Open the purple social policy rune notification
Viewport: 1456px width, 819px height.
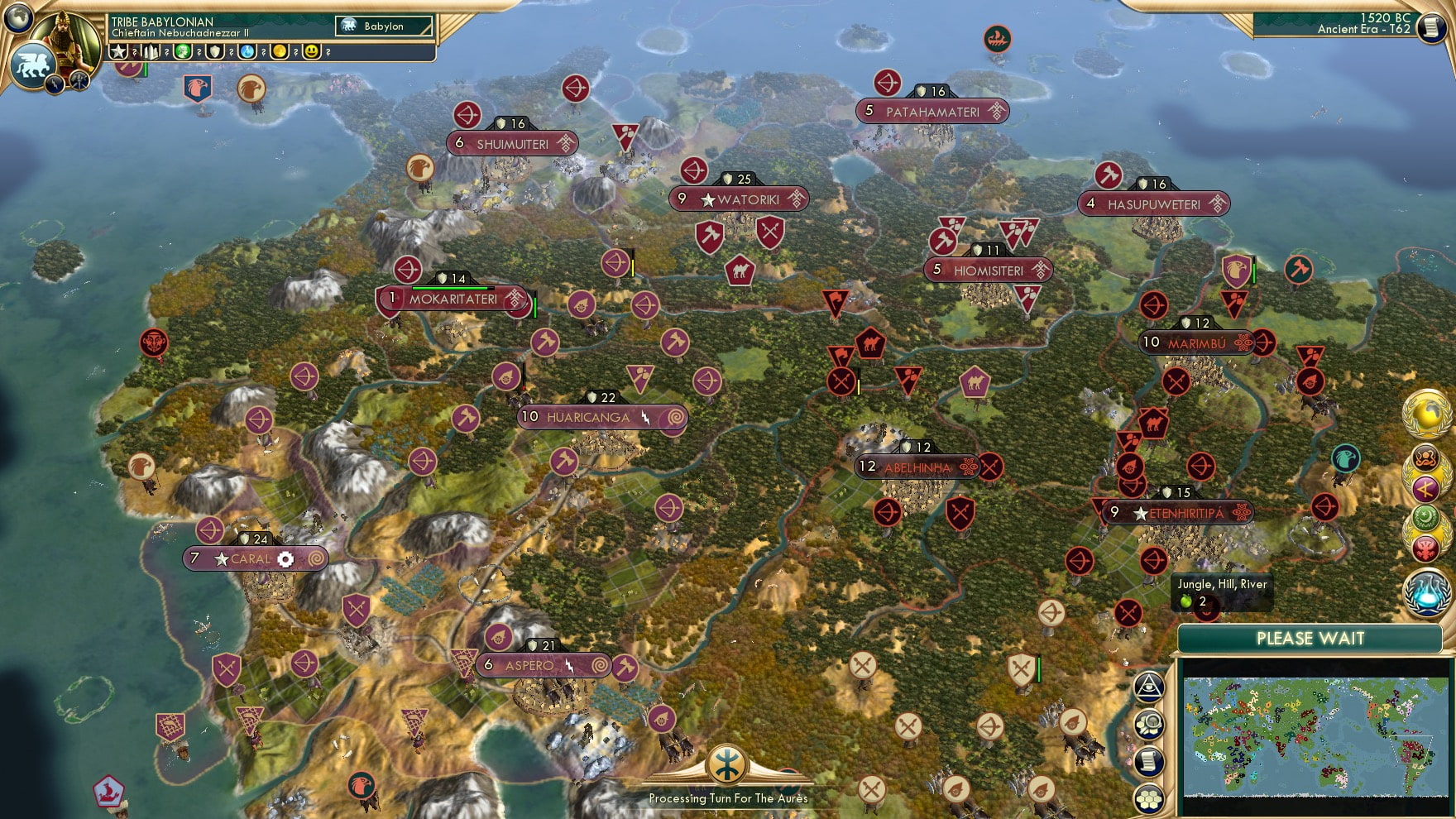tap(1425, 487)
